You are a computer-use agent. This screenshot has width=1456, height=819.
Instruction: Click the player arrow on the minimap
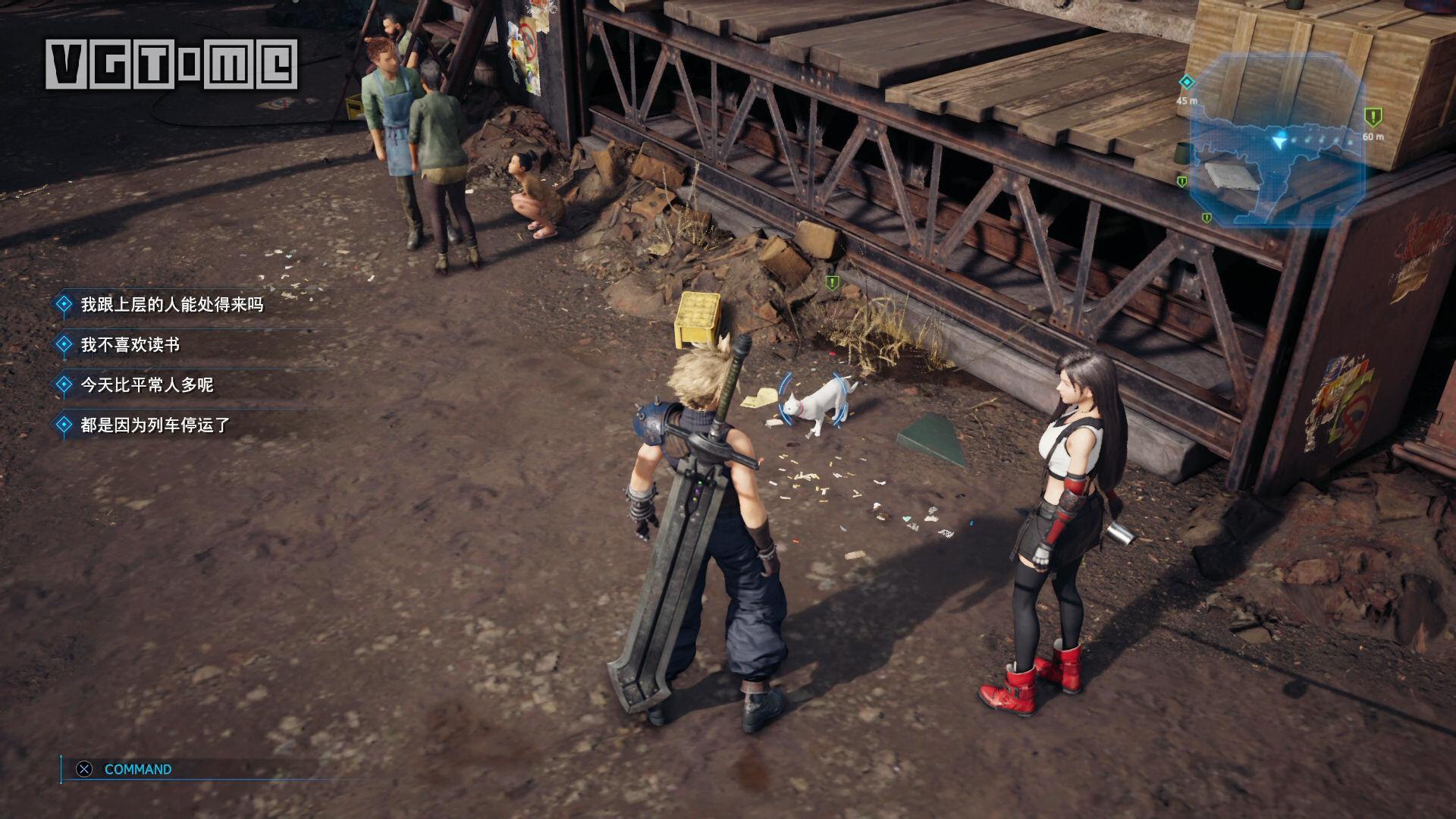coord(1281,140)
